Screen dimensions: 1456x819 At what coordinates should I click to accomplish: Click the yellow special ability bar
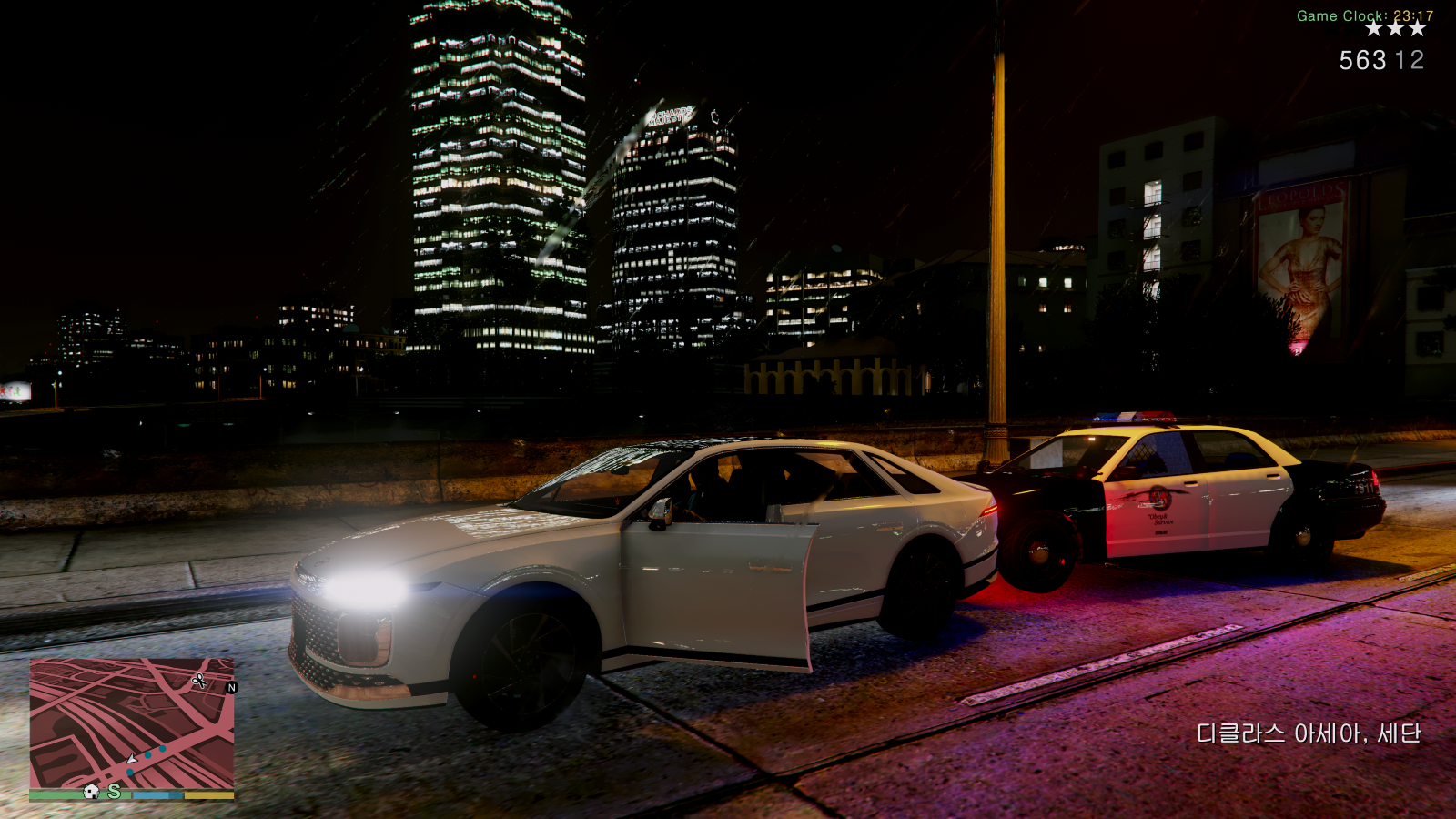point(209,796)
